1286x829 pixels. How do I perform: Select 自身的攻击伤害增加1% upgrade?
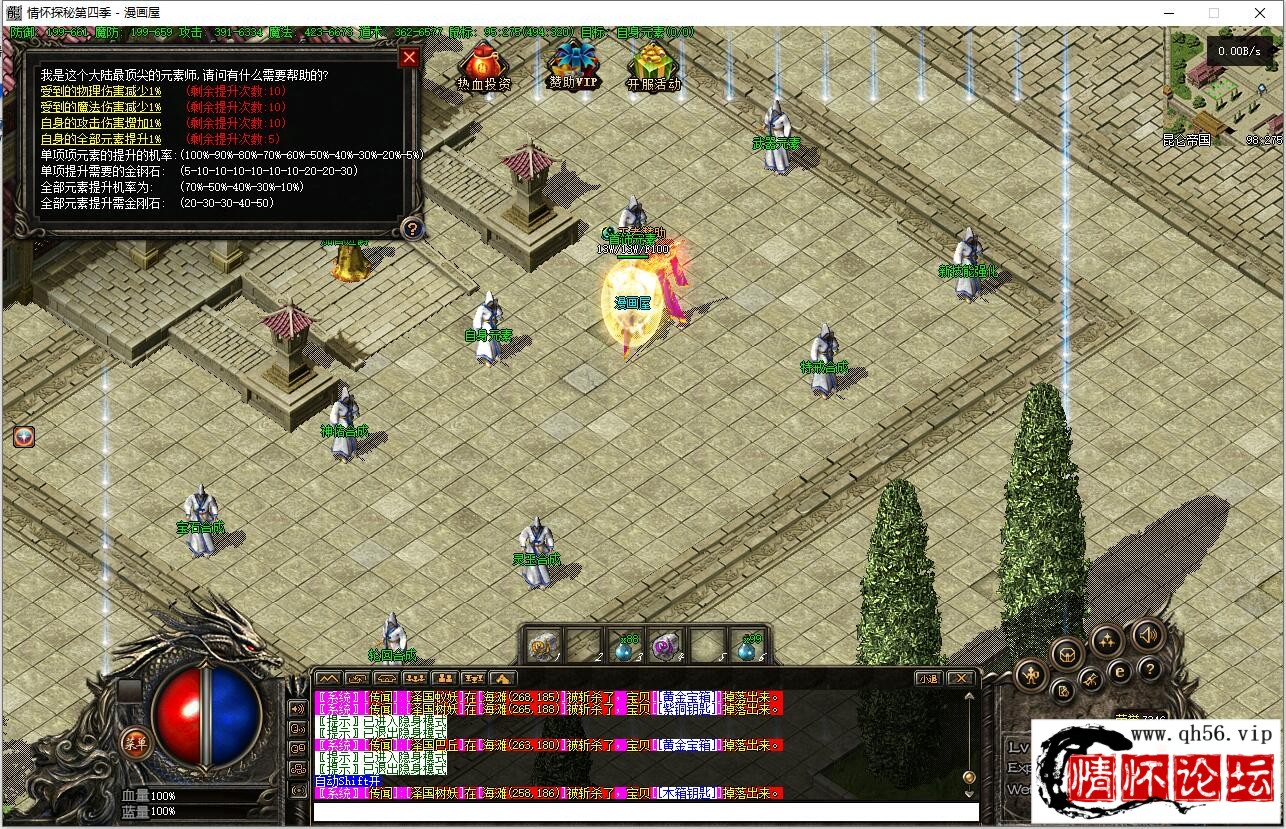pyautogui.click(x=100, y=123)
